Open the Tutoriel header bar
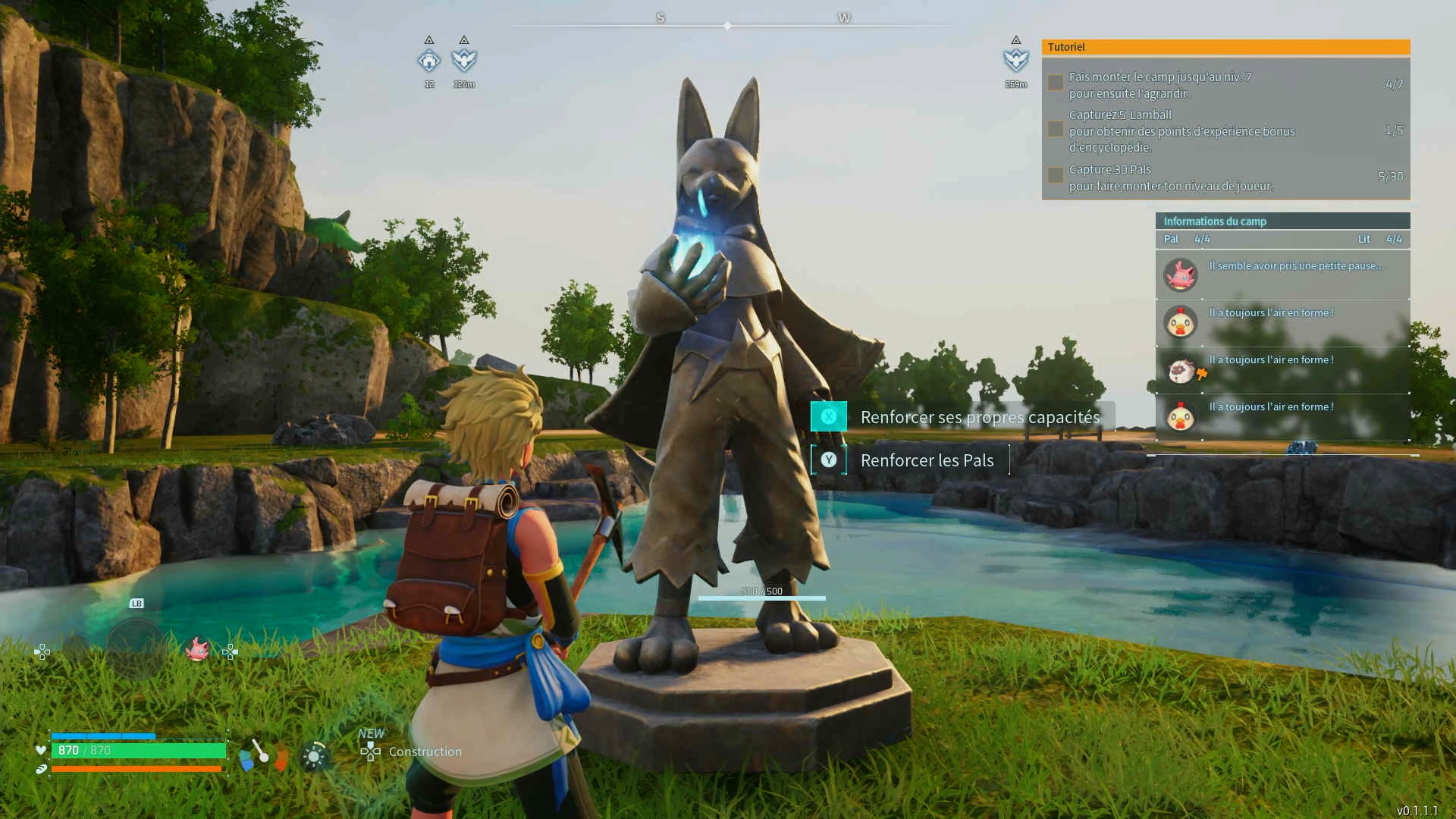The width and height of the screenshot is (1456, 819). pos(1225,47)
